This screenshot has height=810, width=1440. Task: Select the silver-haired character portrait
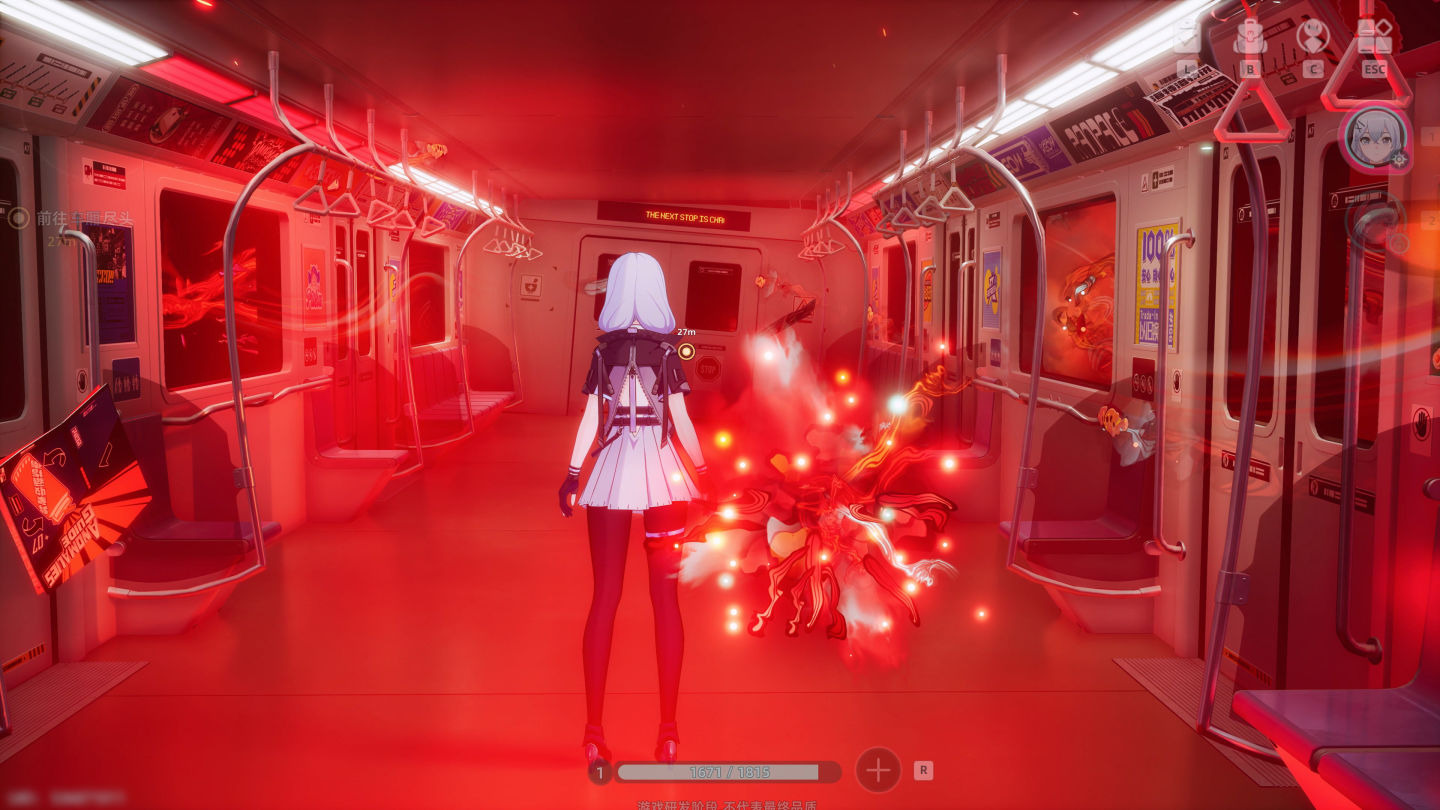pyautogui.click(x=1374, y=139)
